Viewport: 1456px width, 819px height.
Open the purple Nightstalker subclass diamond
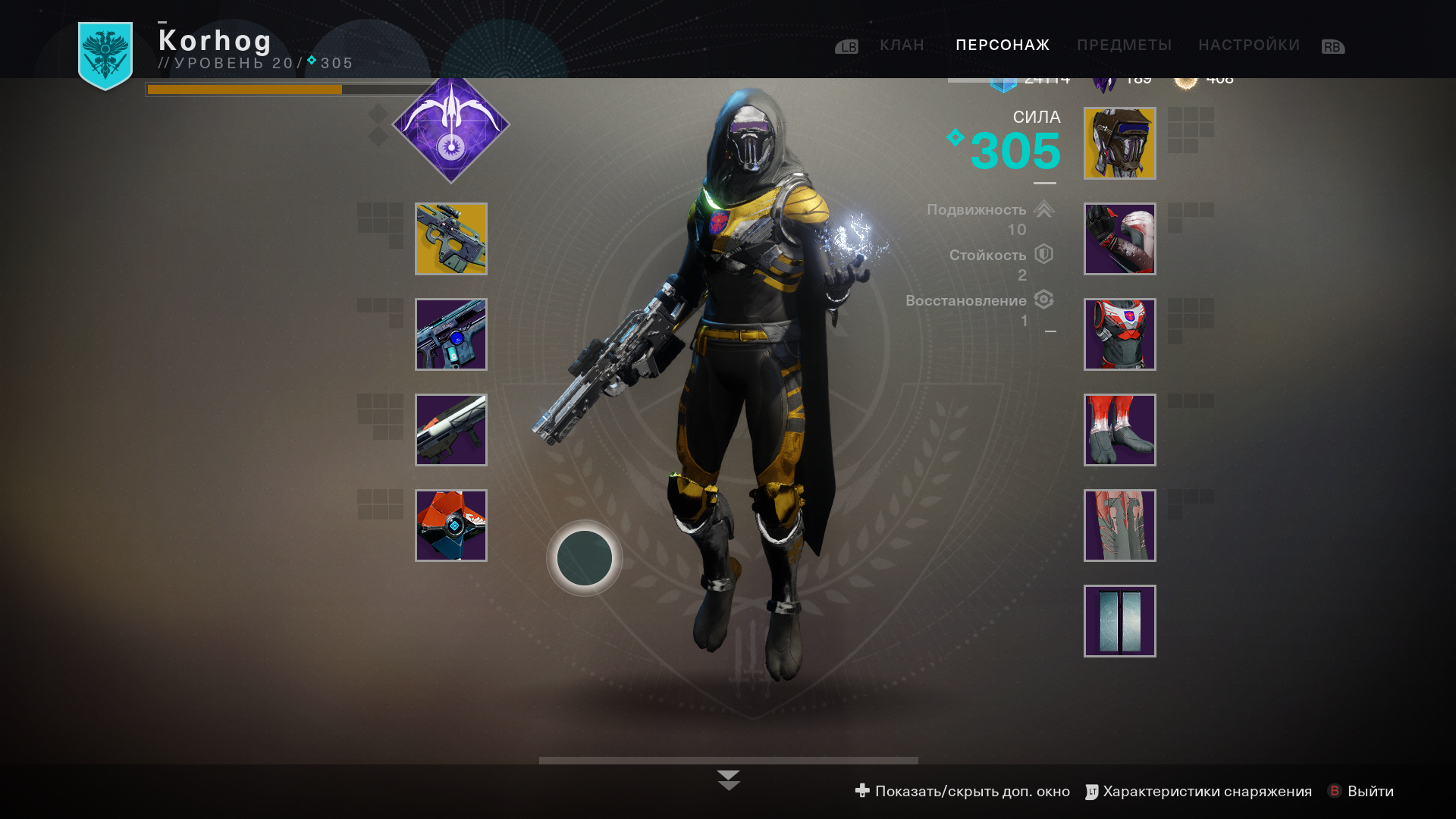451,126
